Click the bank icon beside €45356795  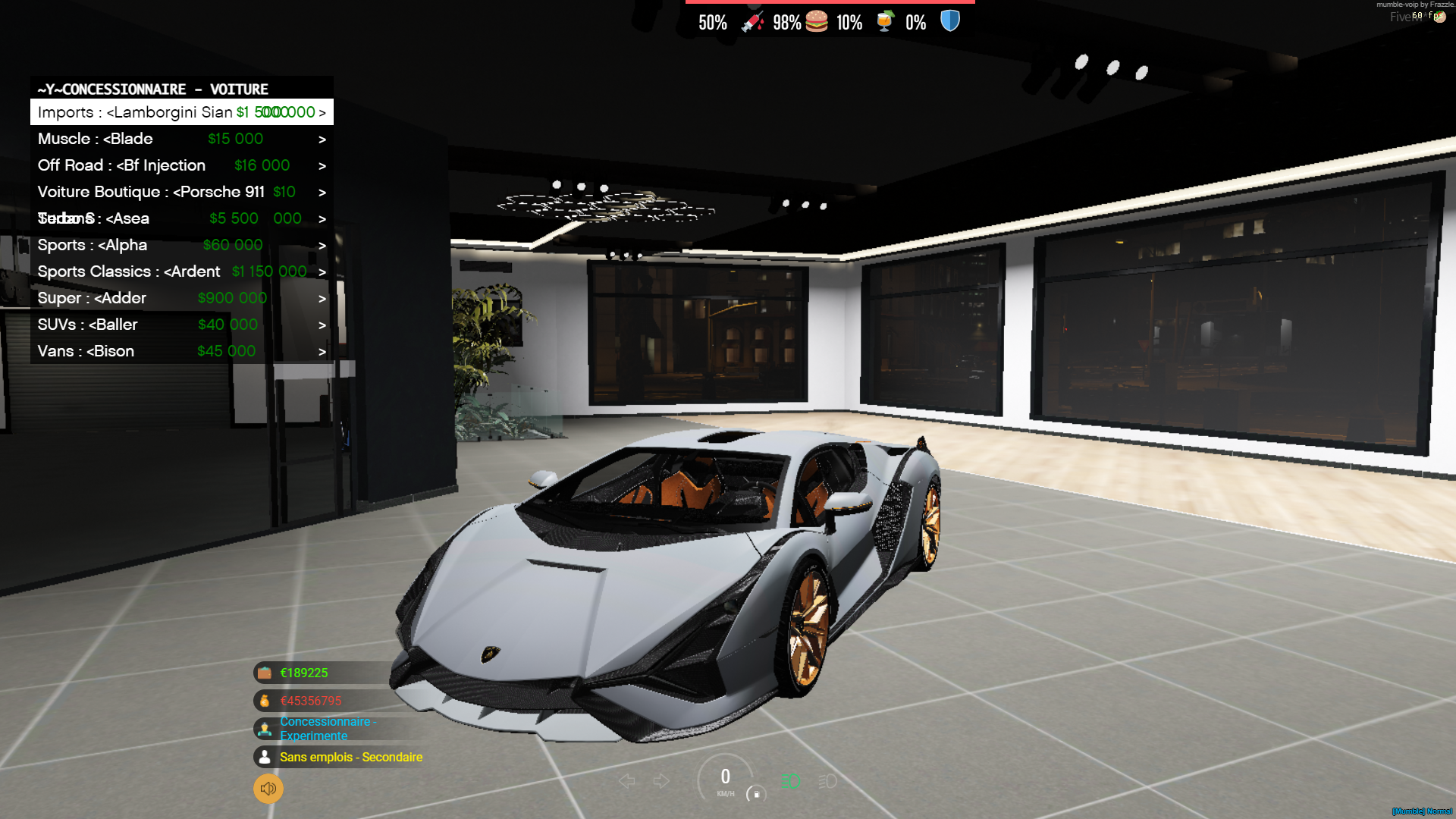264,701
